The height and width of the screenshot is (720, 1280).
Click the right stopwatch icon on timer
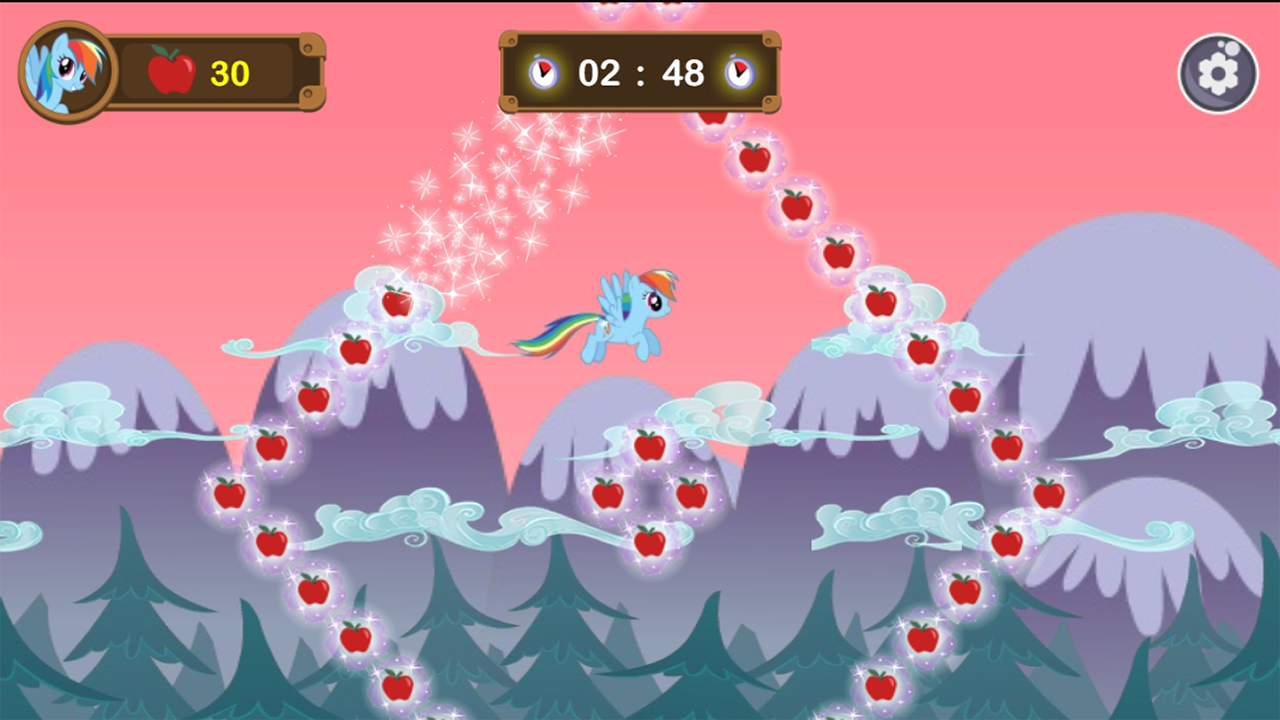[741, 72]
